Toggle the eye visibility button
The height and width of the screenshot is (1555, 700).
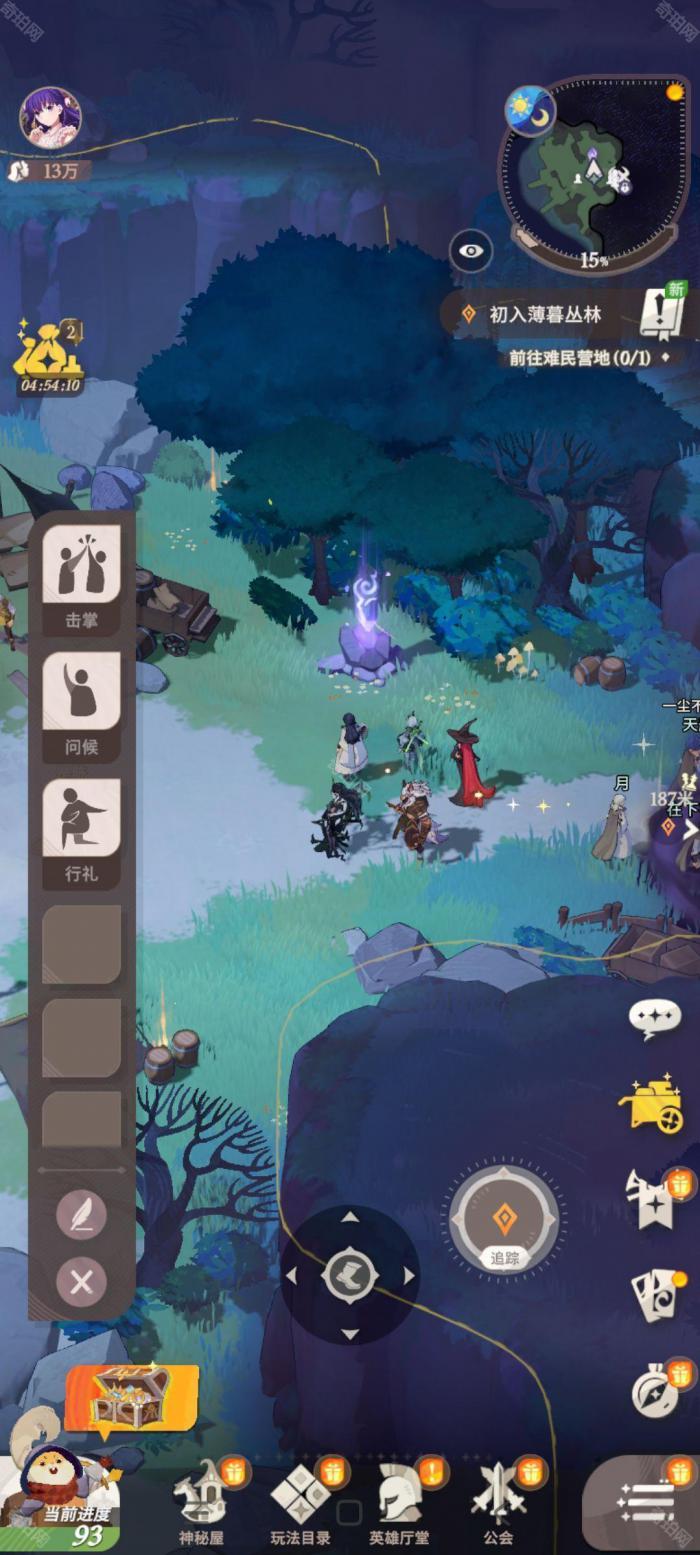point(471,250)
